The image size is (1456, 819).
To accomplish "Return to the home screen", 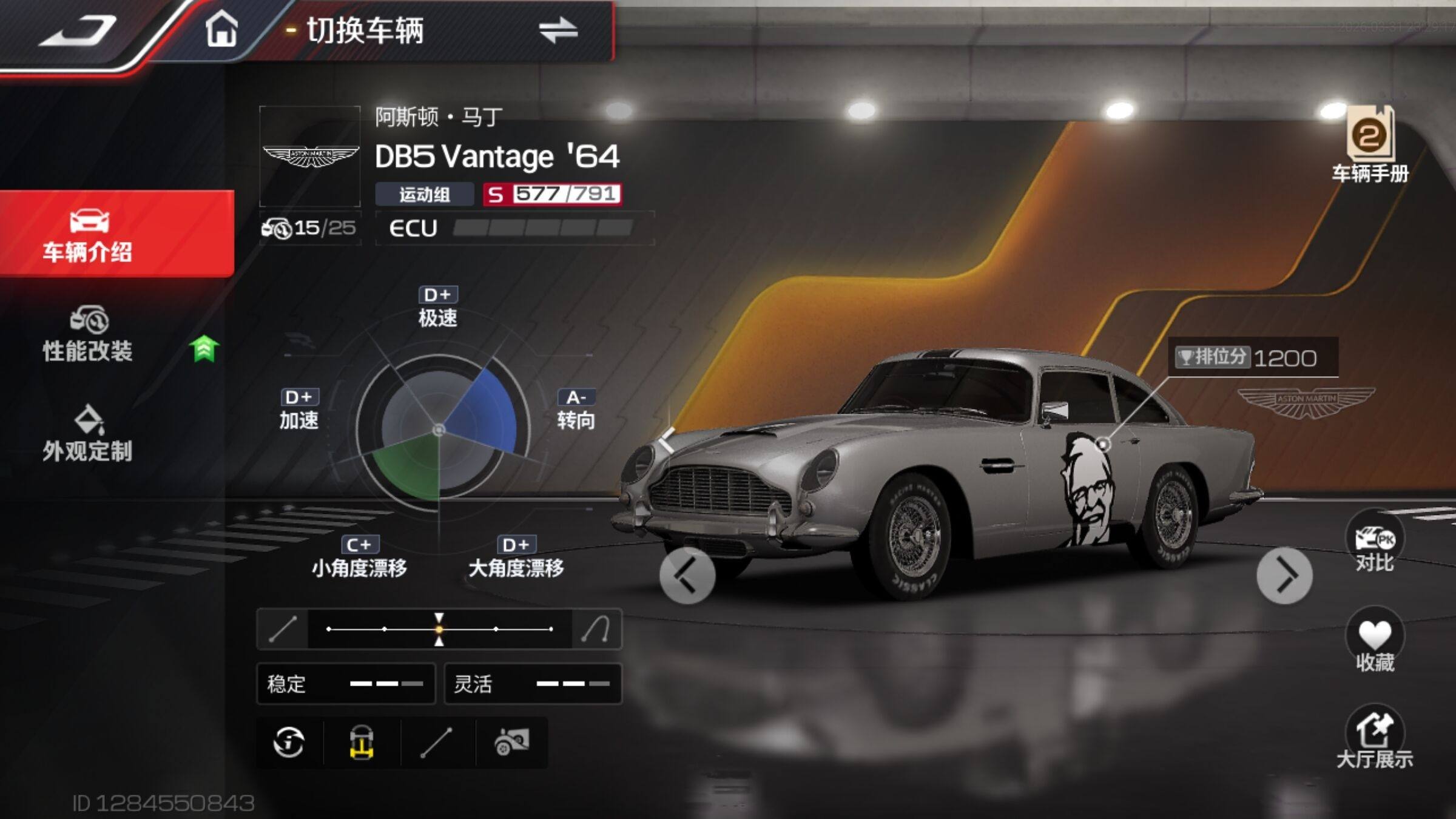I will tap(221, 30).
